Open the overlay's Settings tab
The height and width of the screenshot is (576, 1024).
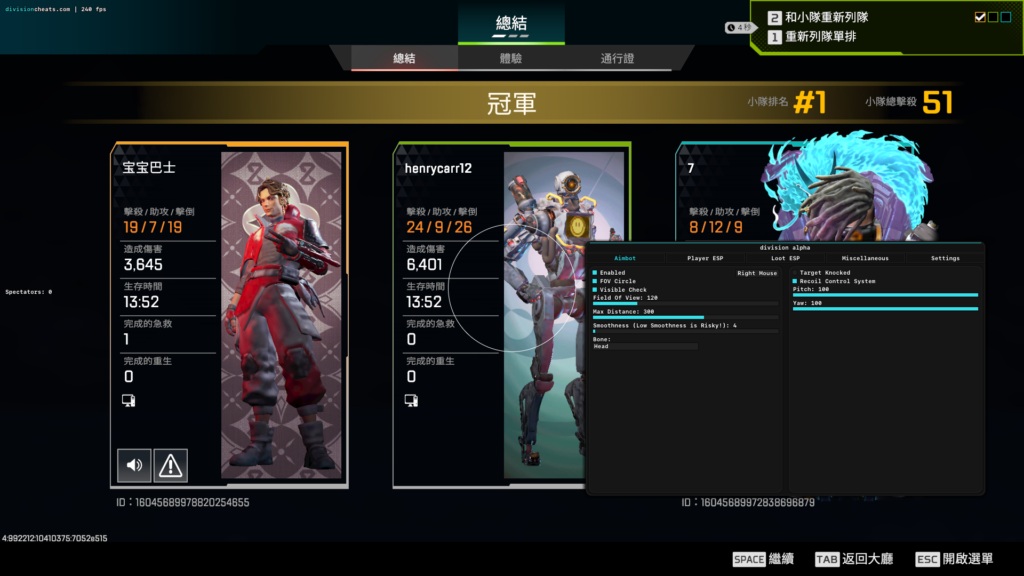[x=945, y=258]
